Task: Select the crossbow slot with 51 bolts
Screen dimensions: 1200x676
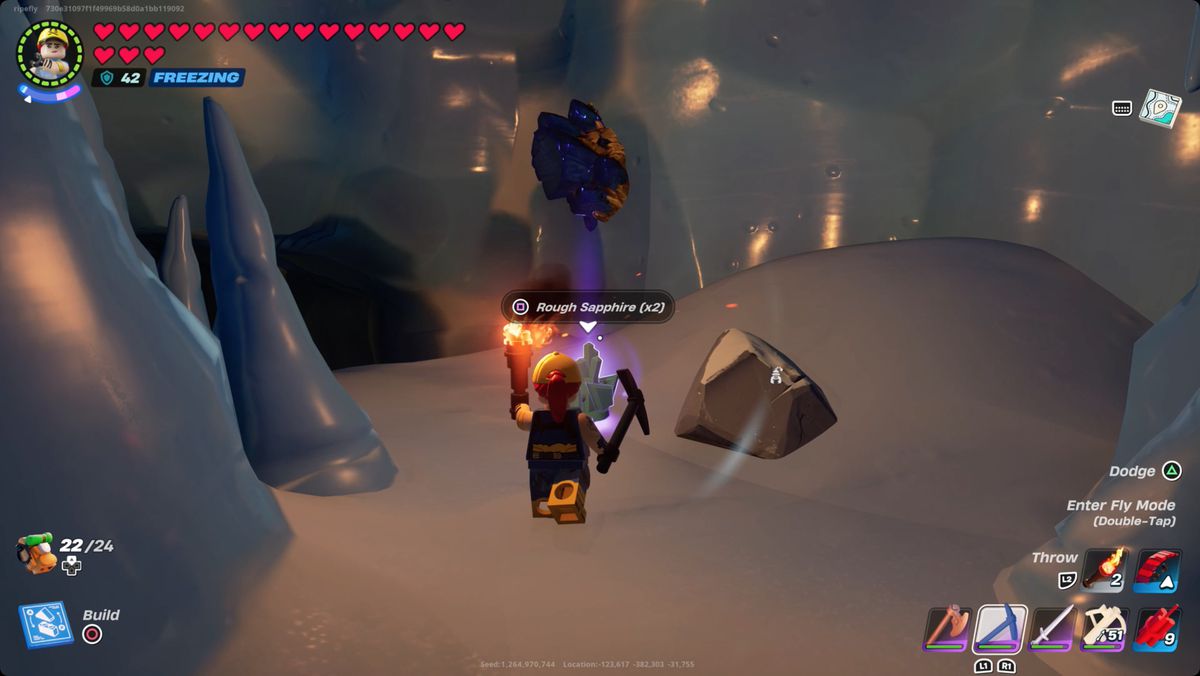Action: click(1106, 629)
